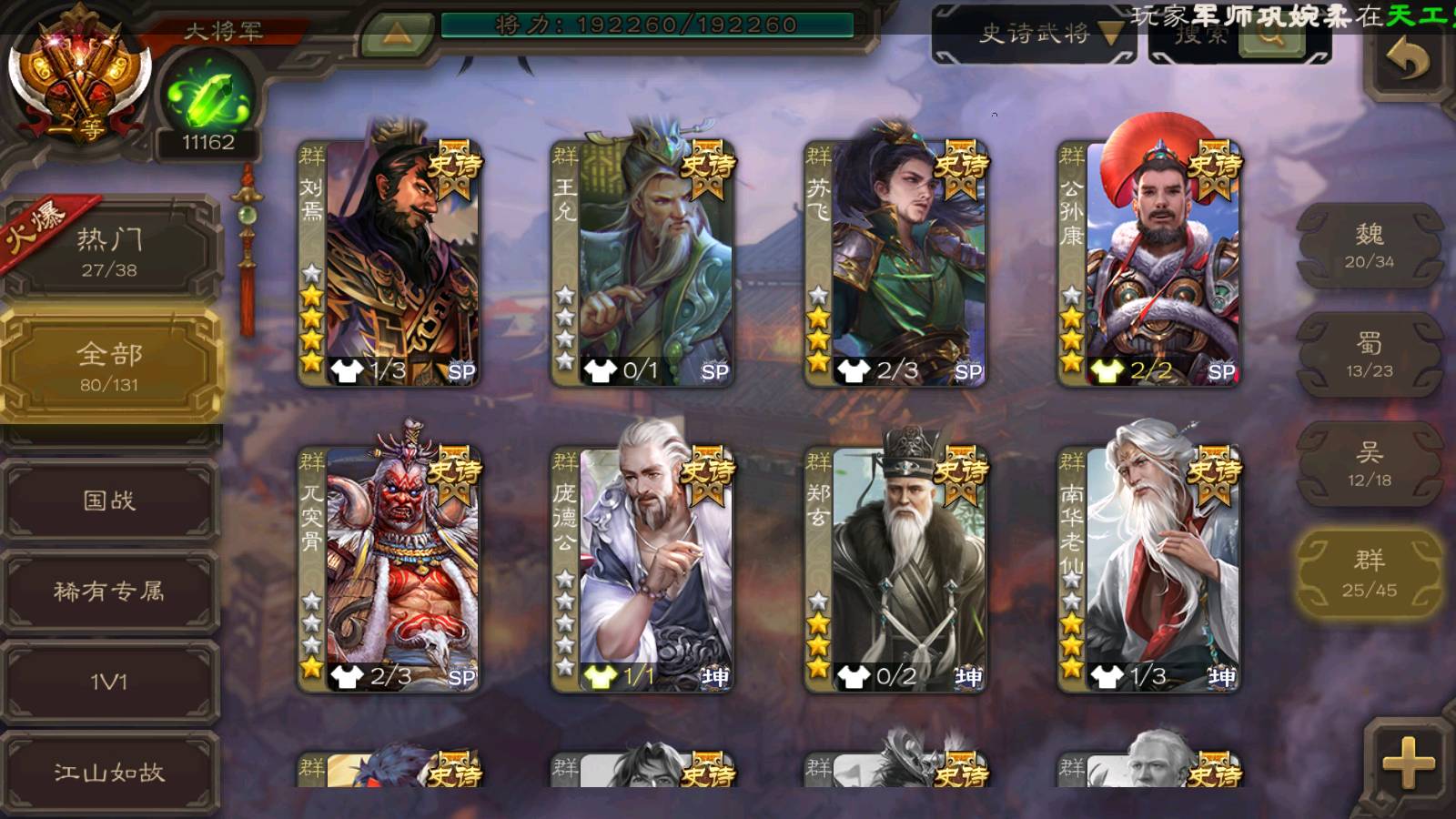The width and height of the screenshot is (1456, 819).
Task: Pick the 公孙康 general card
Action: [1149, 264]
